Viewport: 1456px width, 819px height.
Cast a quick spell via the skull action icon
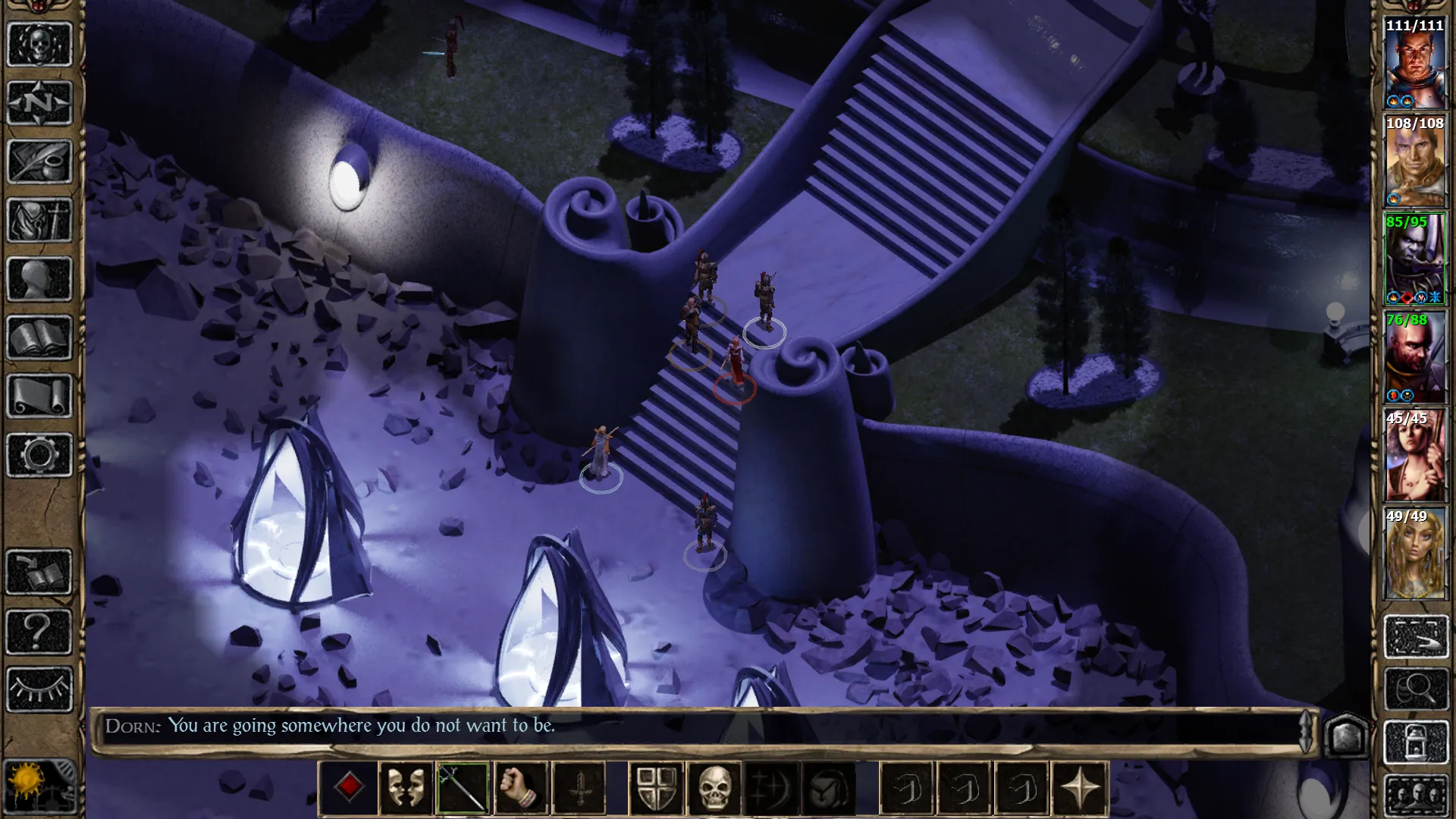click(x=714, y=787)
